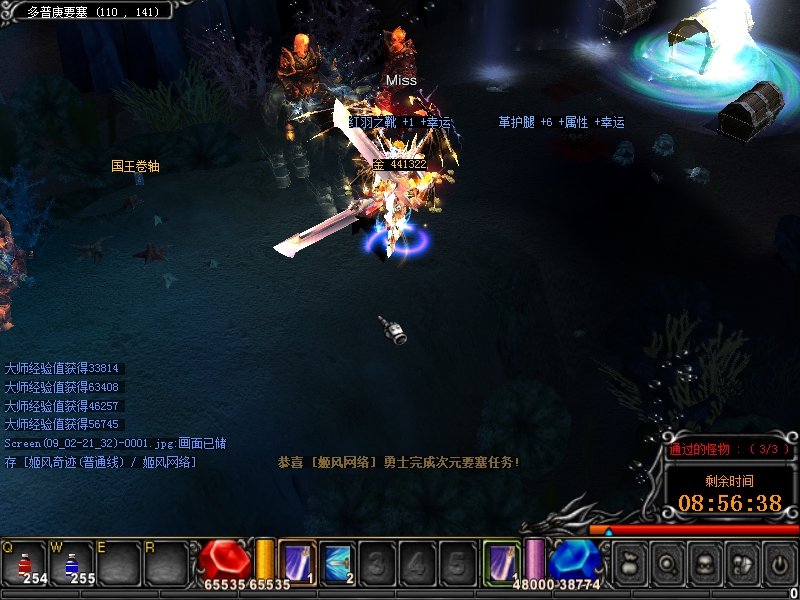
Task: Open the magnifying glass search button
Action: 667,564
